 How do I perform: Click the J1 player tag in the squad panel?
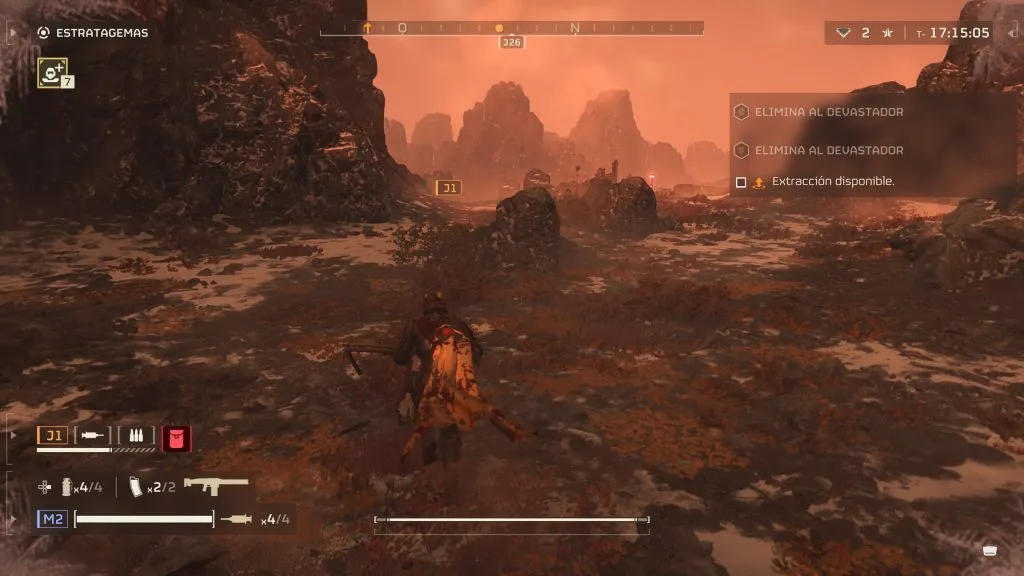point(53,435)
